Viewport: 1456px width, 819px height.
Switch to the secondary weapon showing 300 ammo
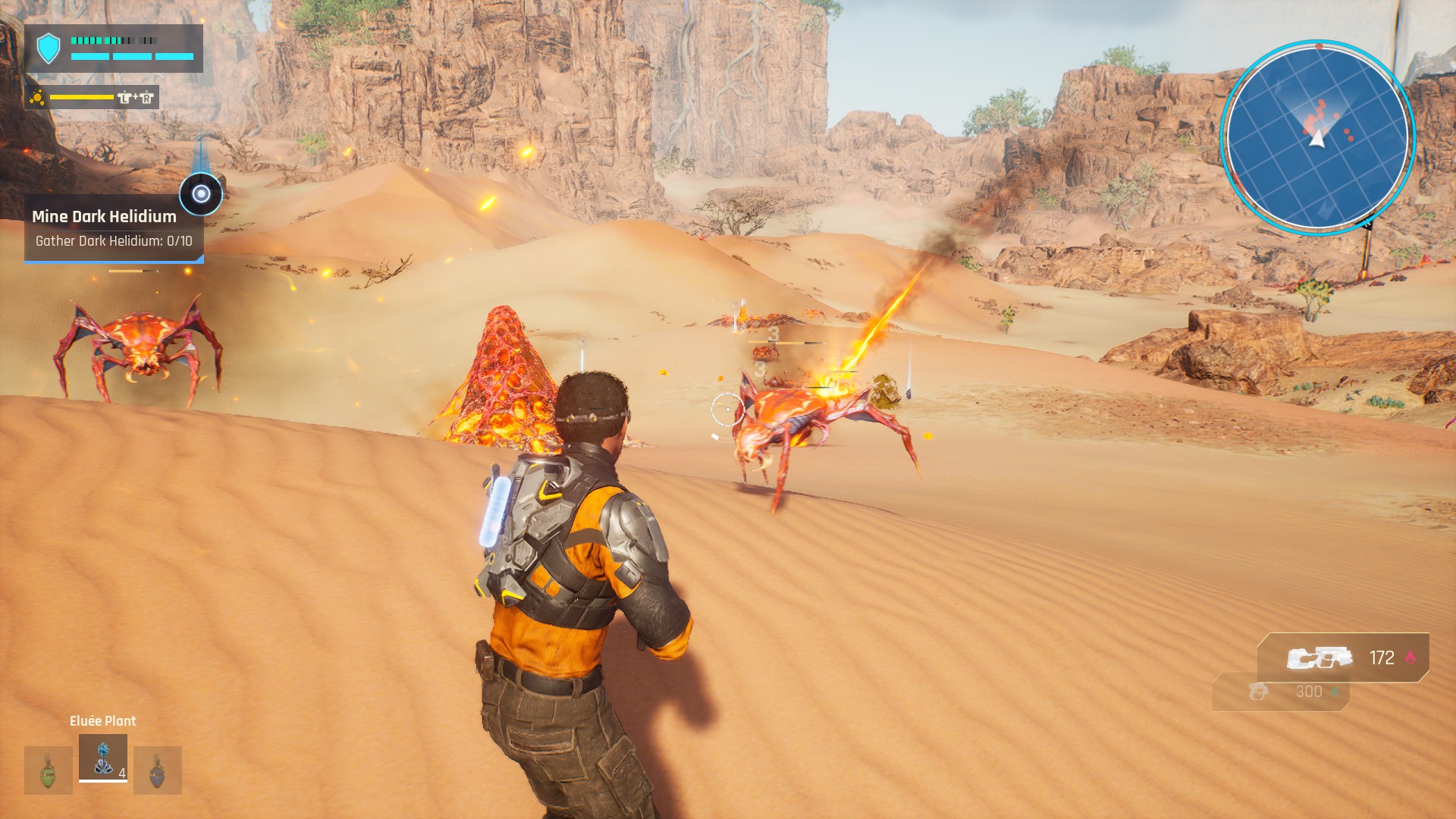pyautogui.click(x=1282, y=692)
